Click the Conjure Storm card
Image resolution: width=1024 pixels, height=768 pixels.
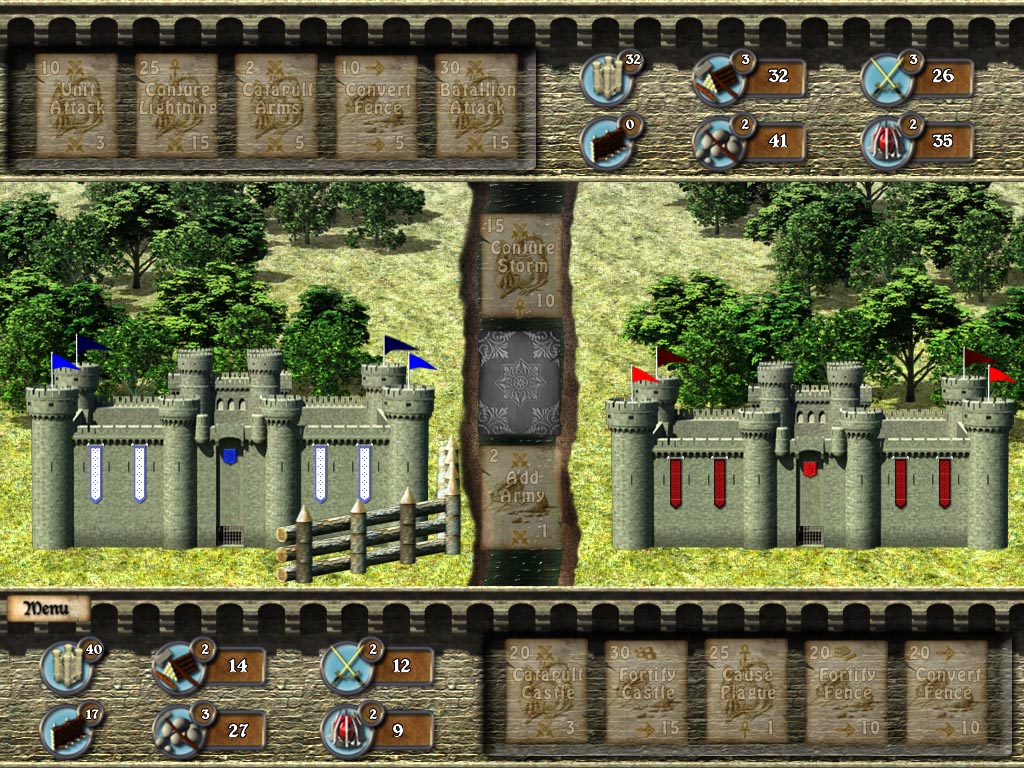(x=521, y=265)
